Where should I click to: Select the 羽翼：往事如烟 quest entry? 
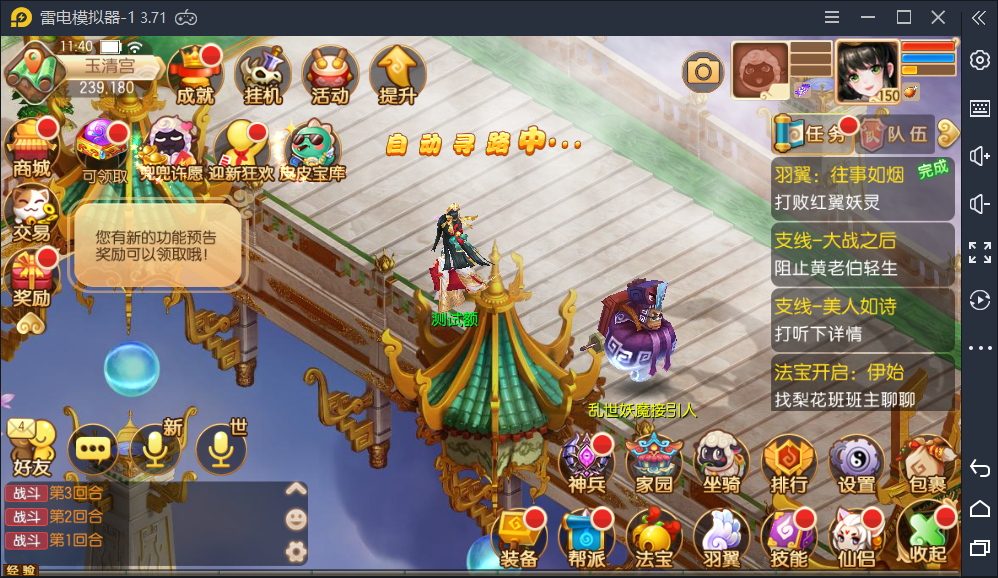coord(862,188)
